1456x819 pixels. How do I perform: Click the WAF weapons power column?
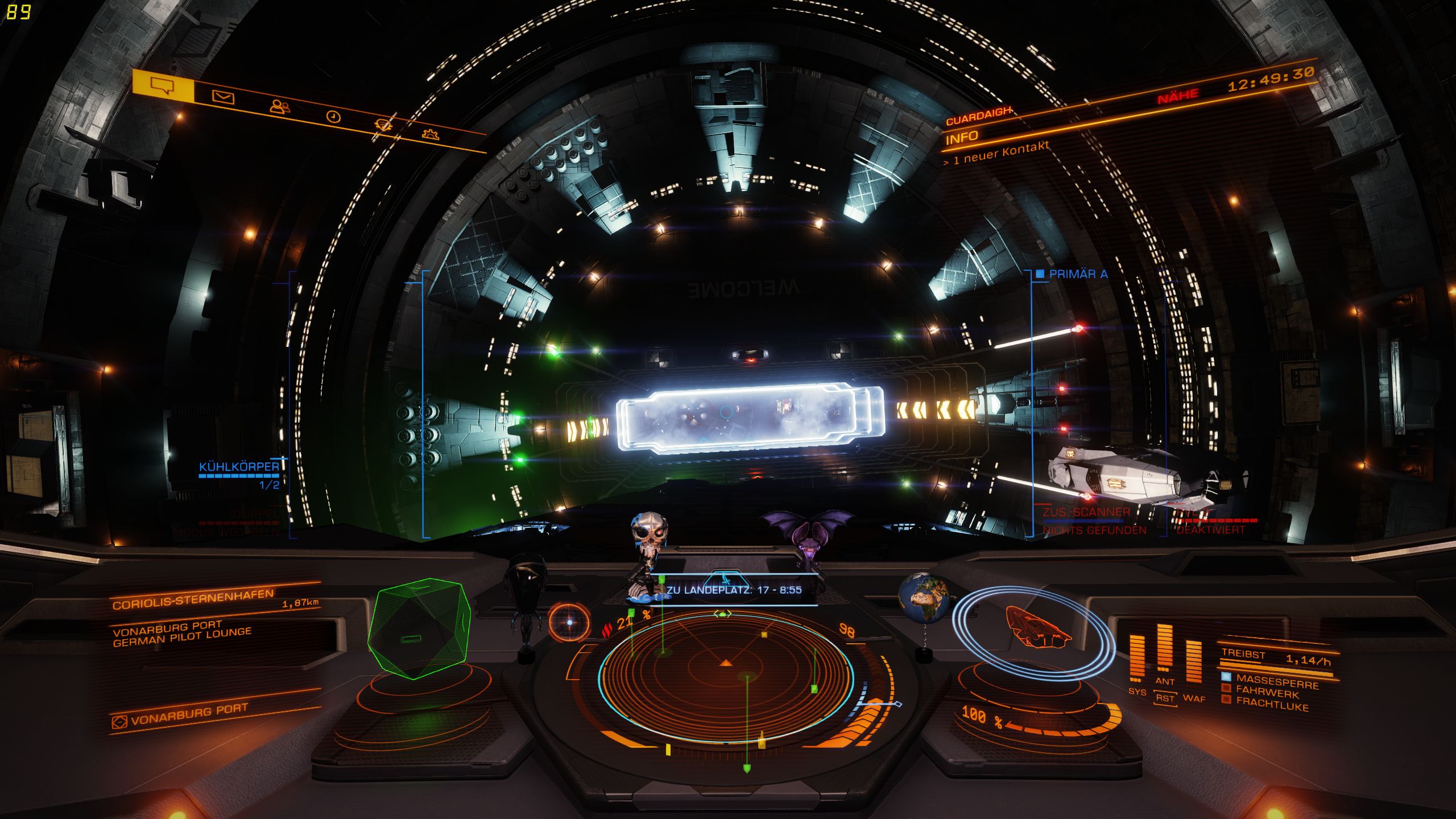[1193, 663]
